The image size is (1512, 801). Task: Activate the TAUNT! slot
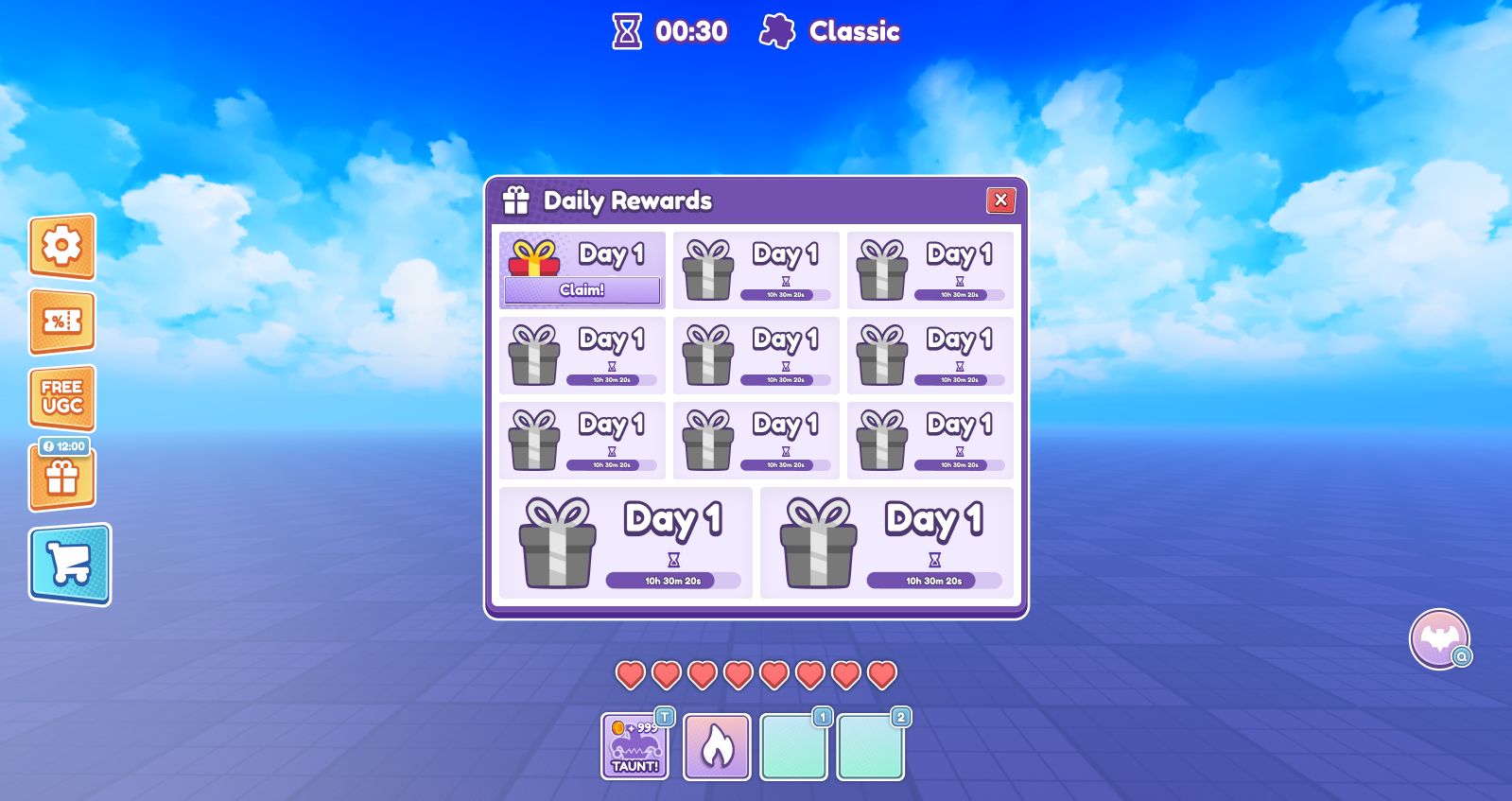pos(635,747)
